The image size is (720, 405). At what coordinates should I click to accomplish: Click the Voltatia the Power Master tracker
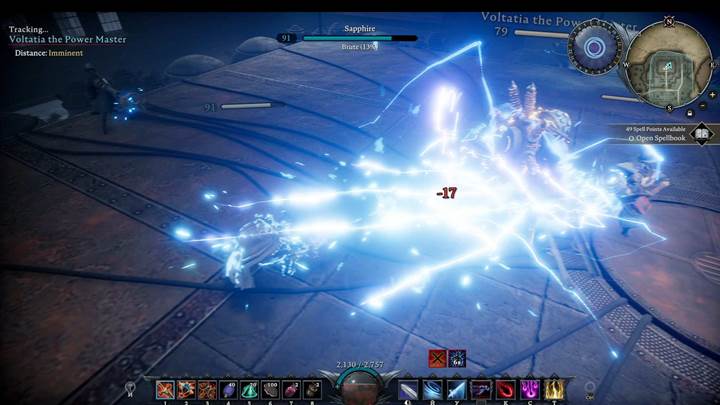point(66,41)
